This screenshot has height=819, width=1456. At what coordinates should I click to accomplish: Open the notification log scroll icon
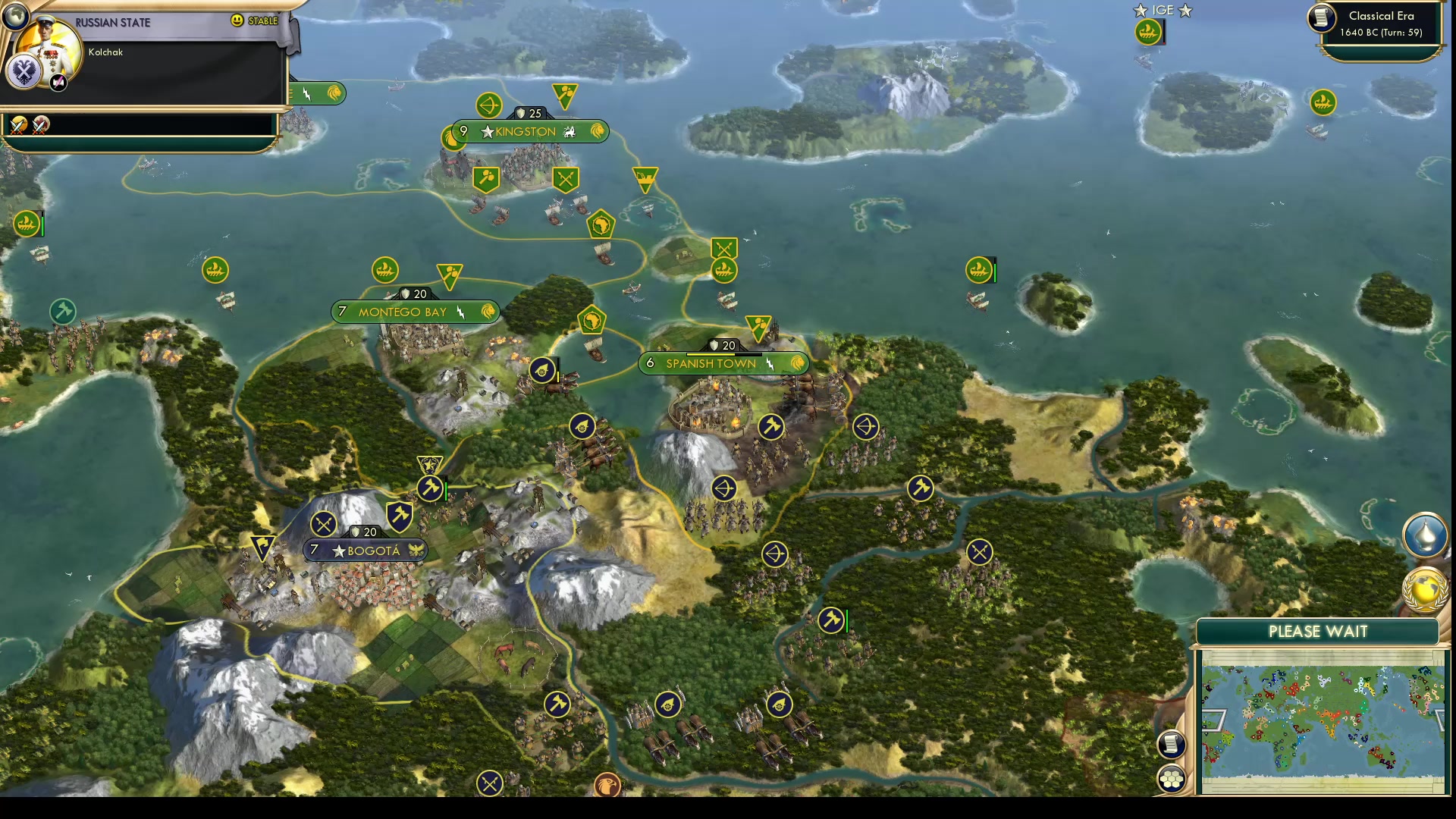click(x=1172, y=744)
